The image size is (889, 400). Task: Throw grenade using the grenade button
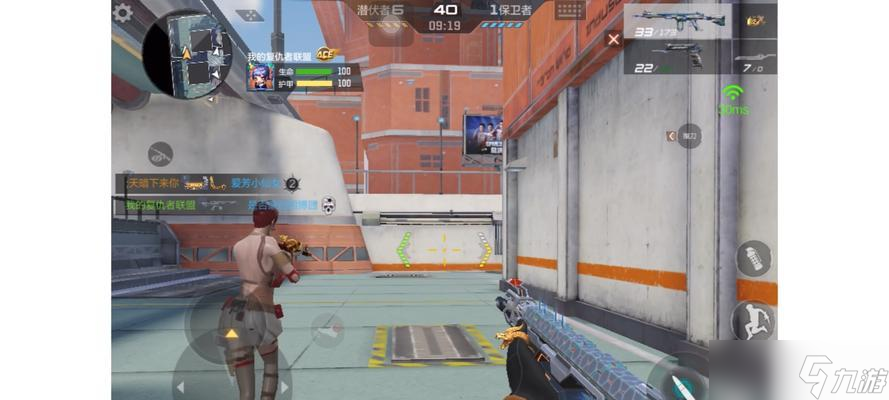click(754, 258)
